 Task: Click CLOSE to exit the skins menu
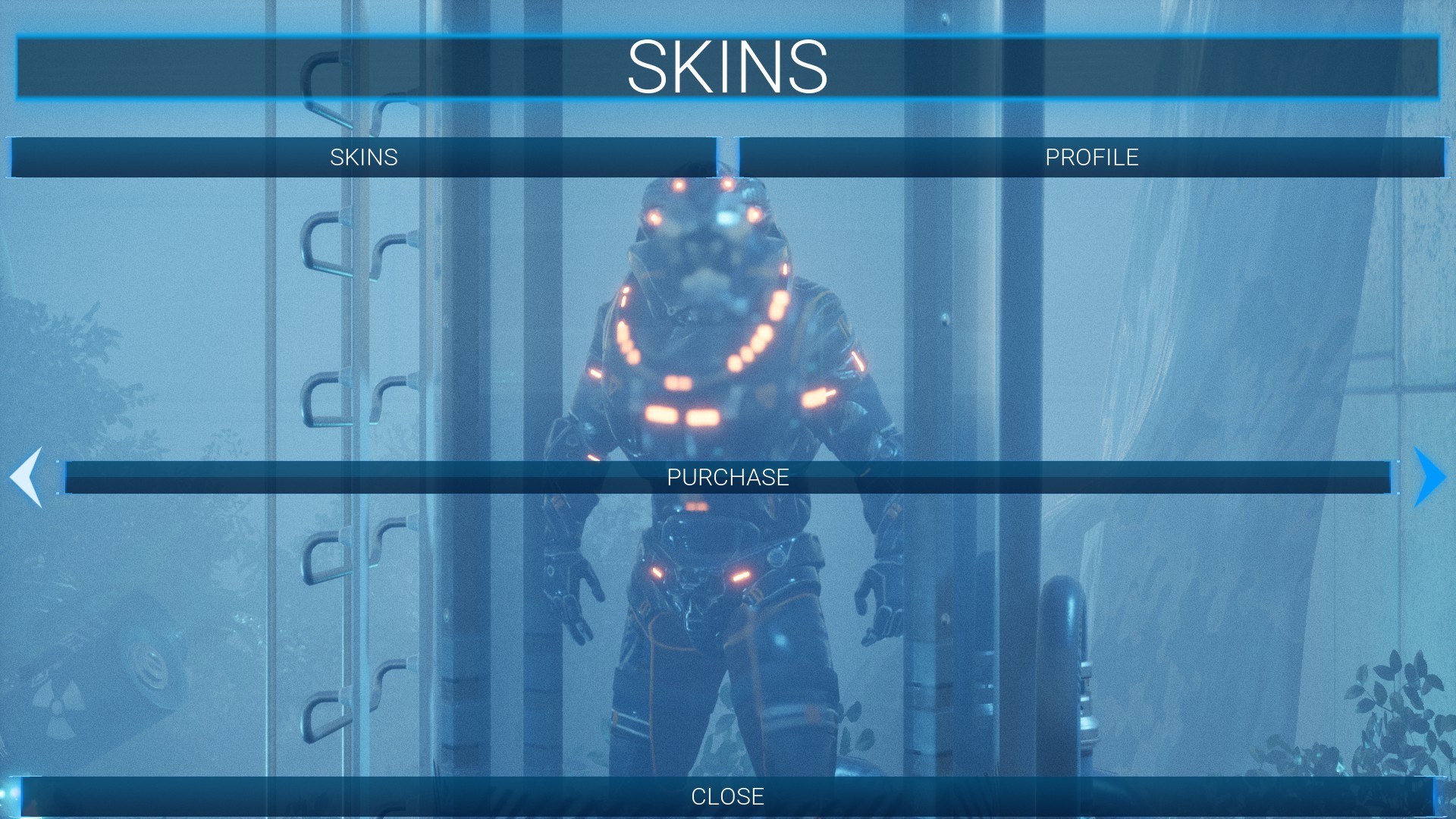point(727,797)
